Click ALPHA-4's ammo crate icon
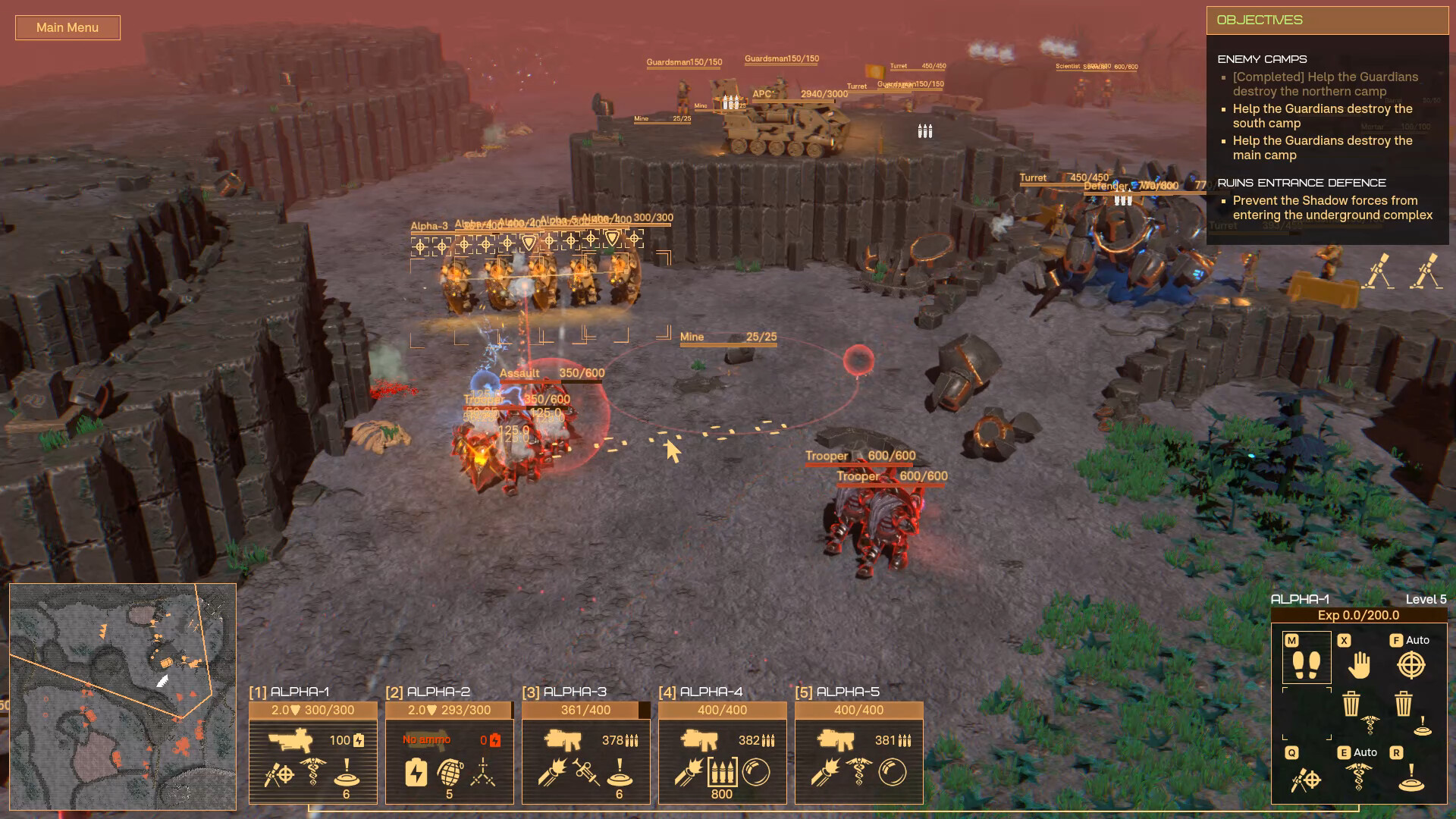This screenshot has height=819, width=1456. tap(722, 771)
